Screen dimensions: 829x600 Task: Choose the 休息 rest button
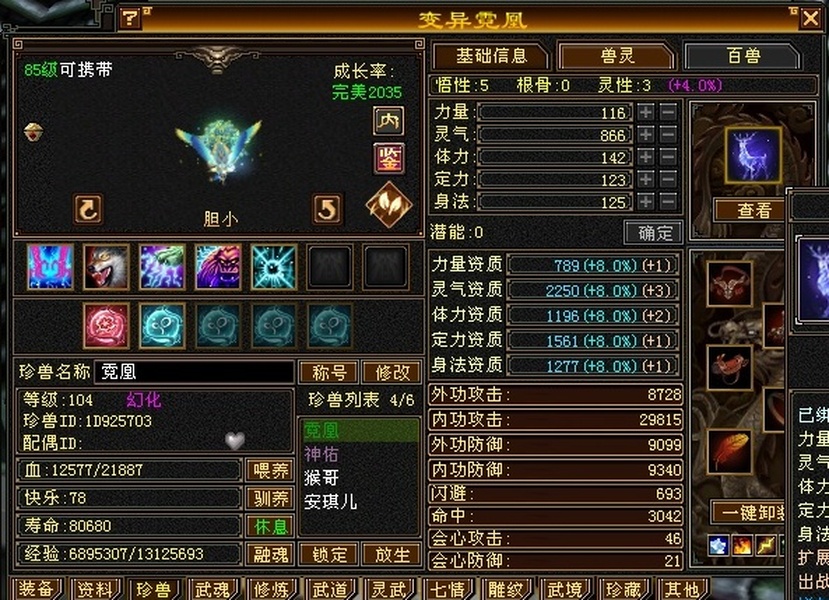tap(268, 526)
